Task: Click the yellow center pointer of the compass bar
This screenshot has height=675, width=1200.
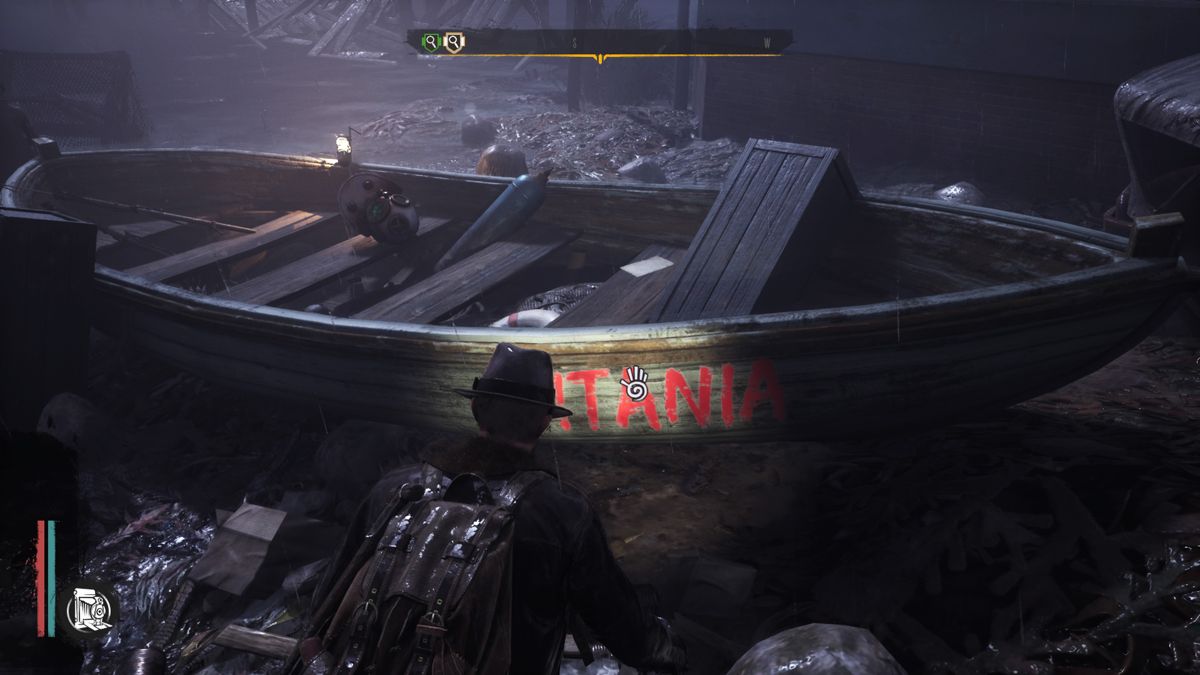Action: click(600, 59)
